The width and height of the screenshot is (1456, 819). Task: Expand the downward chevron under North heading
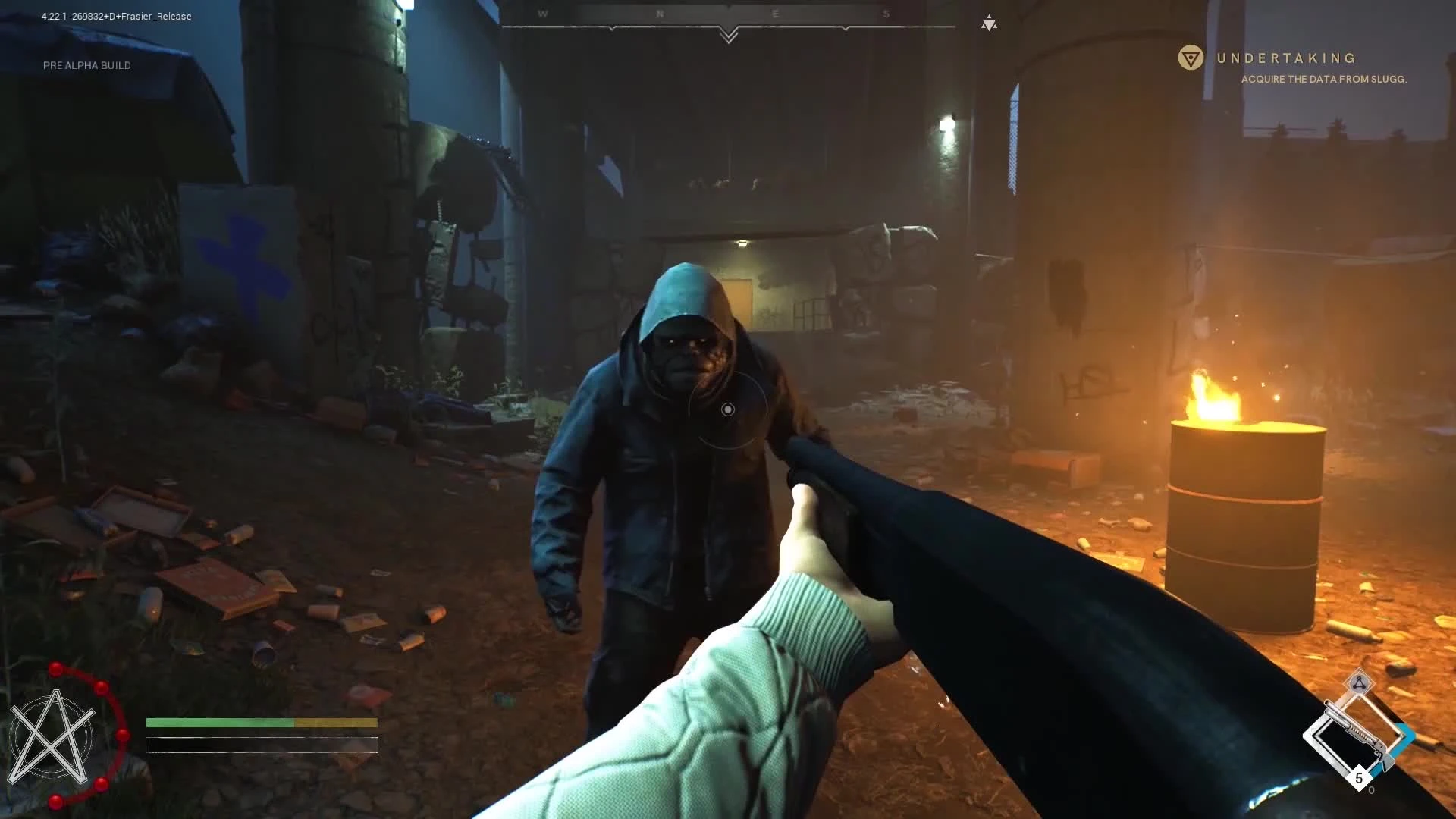click(x=729, y=35)
